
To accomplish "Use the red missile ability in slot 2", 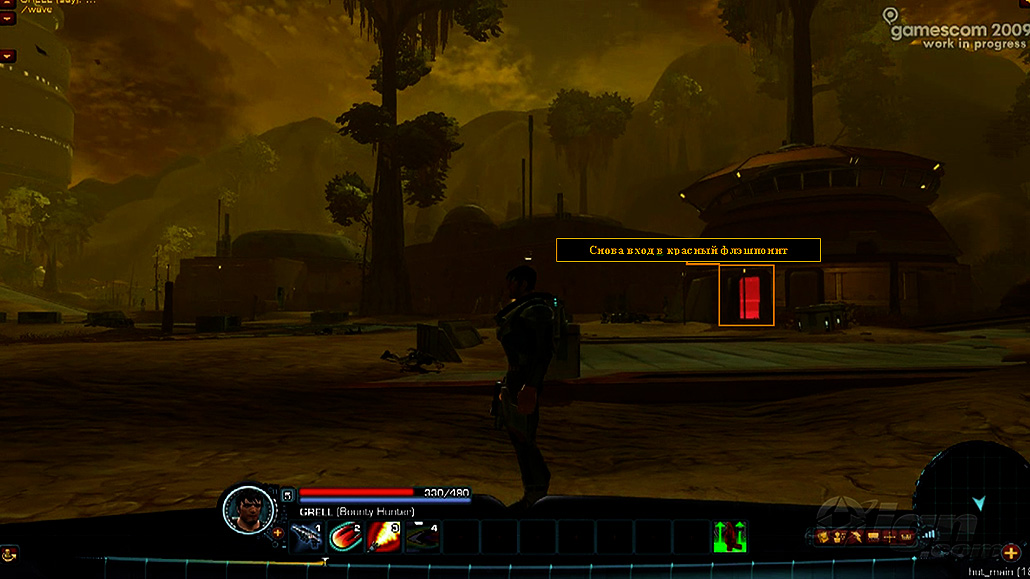I will tap(346, 537).
